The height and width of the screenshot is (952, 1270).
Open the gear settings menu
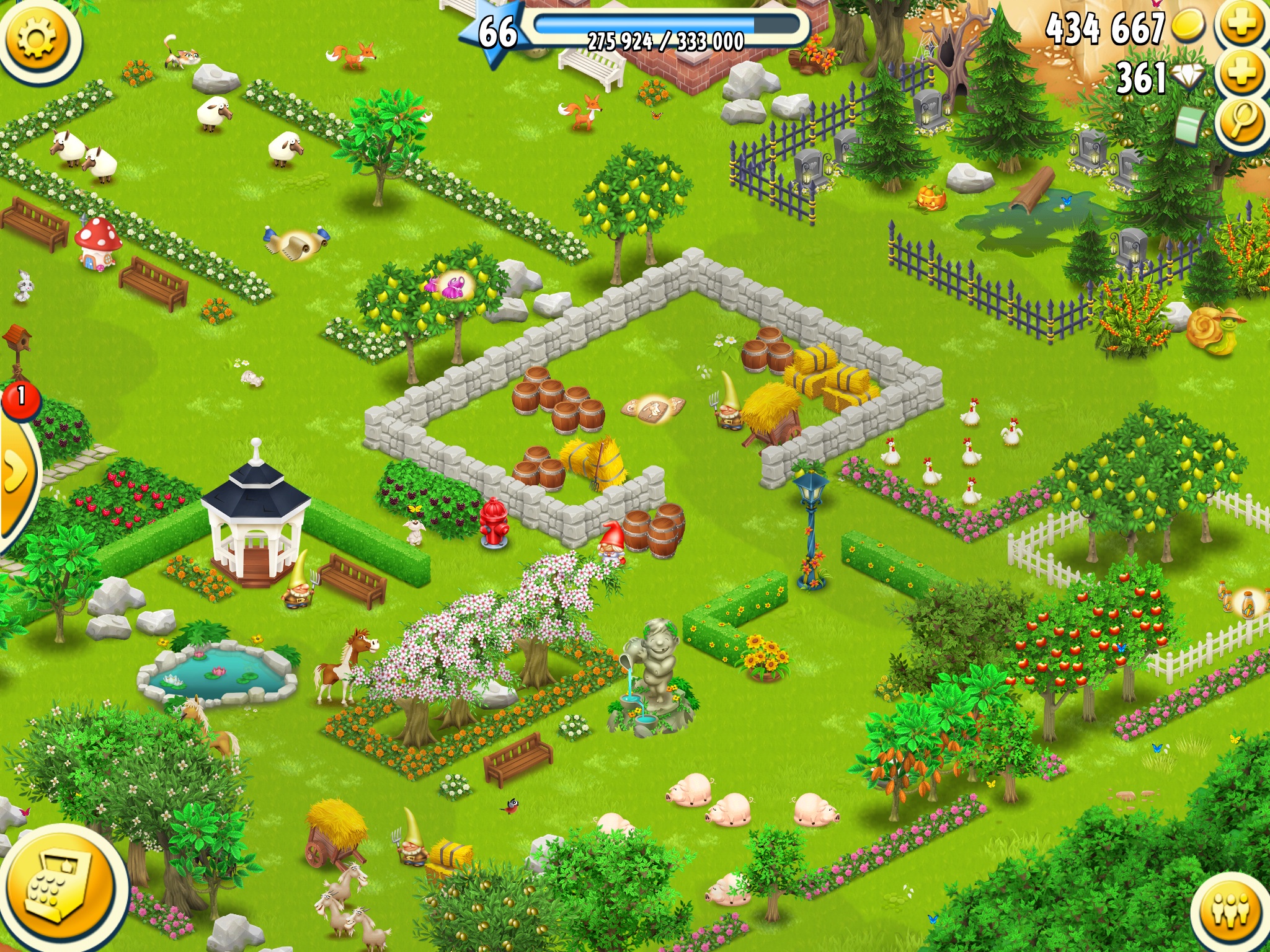pos(37,38)
